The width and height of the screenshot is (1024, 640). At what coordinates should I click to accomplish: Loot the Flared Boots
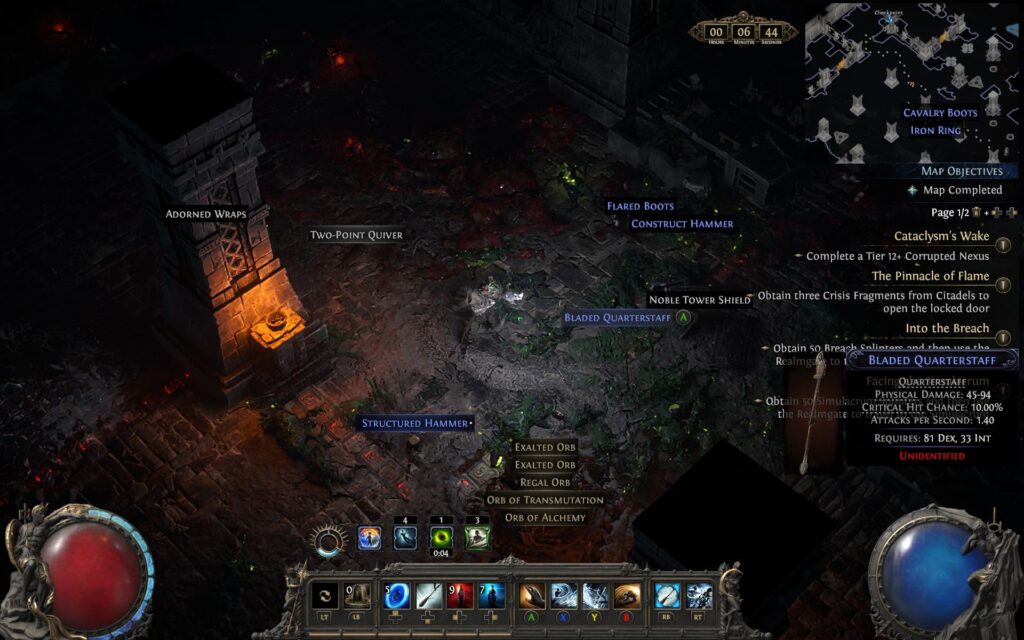[x=640, y=207]
